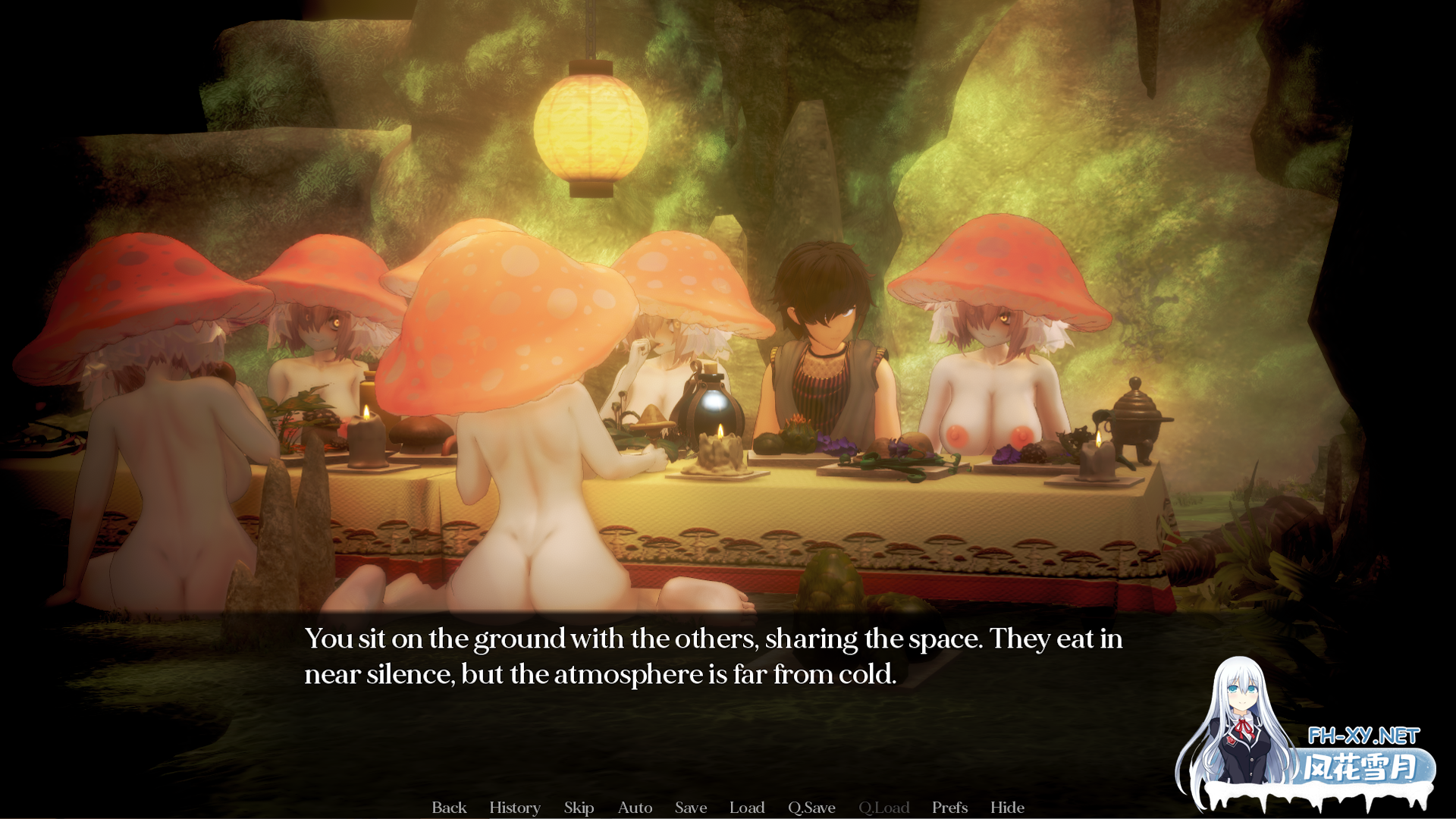This screenshot has width=1456, height=819.
Task: Open the Load screen
Action: [x=747, y=808]
